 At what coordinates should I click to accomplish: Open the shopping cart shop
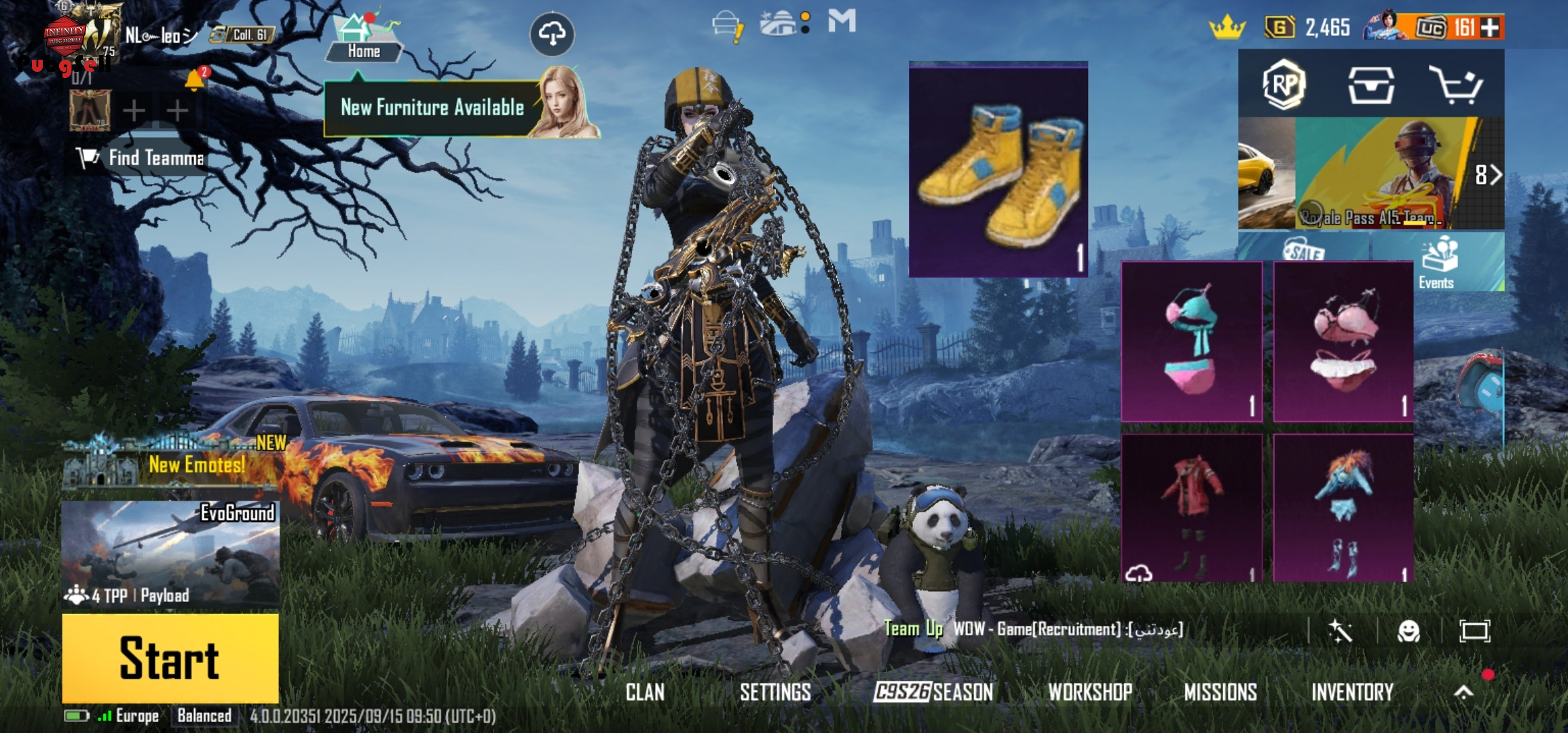click(x=1455, y=86)
